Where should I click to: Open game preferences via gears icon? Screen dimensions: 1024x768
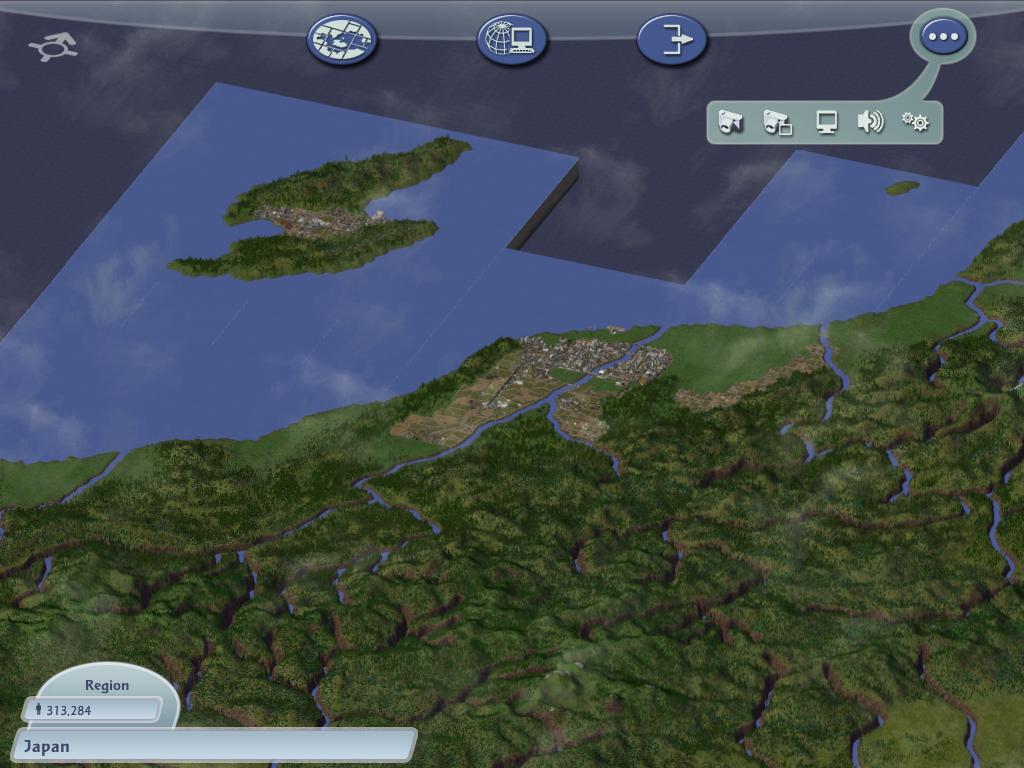(915, 122)
